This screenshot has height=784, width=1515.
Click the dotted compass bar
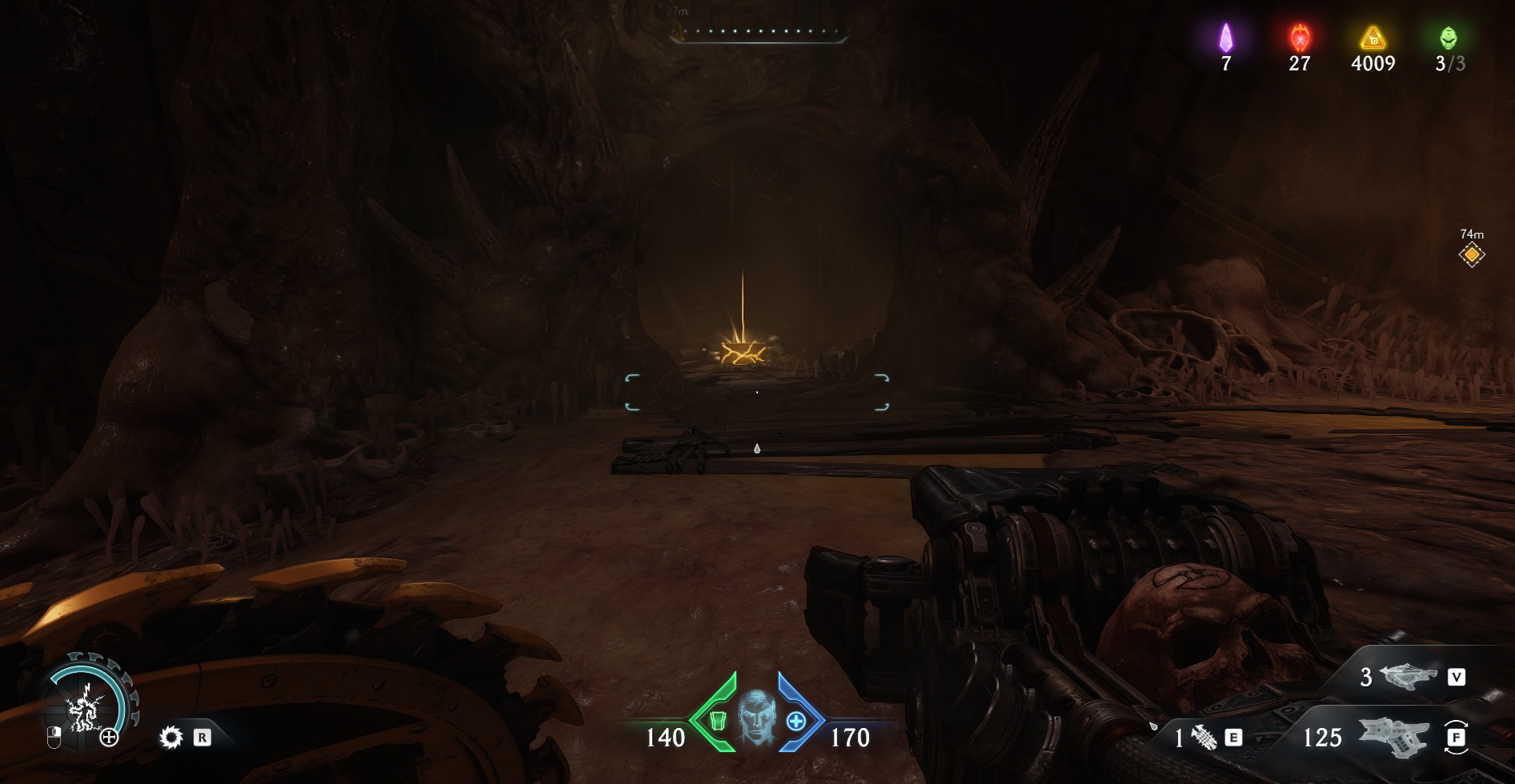(759, 33)
